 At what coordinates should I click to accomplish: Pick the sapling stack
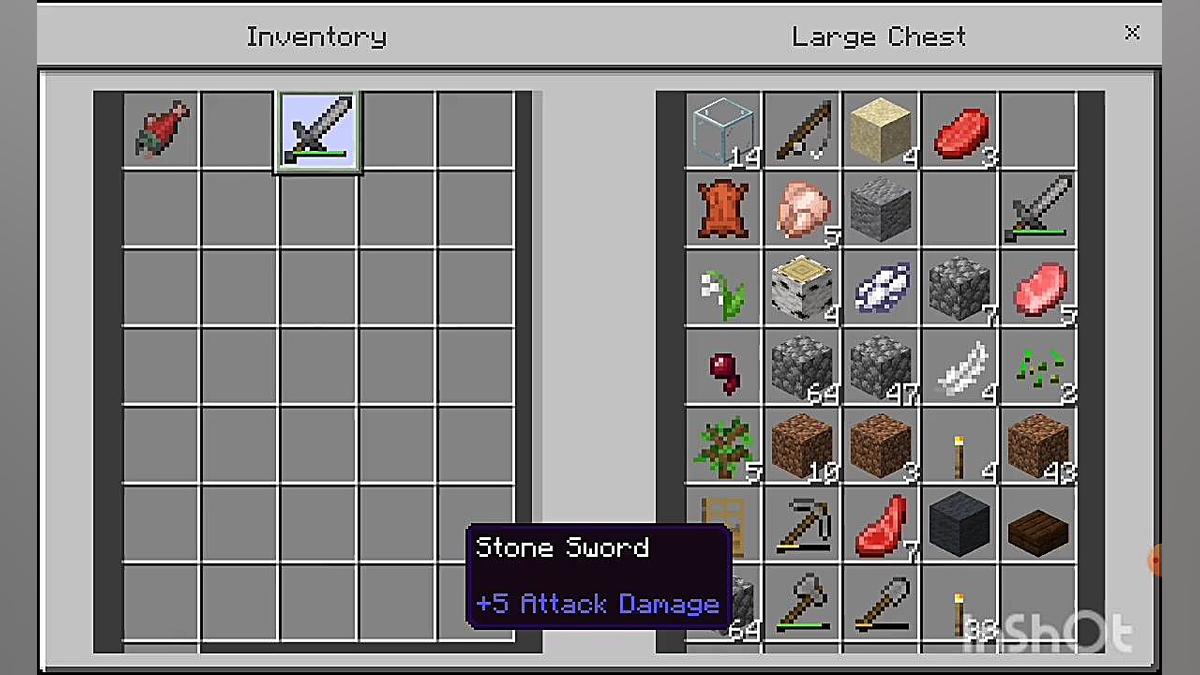tap(723, 445)
